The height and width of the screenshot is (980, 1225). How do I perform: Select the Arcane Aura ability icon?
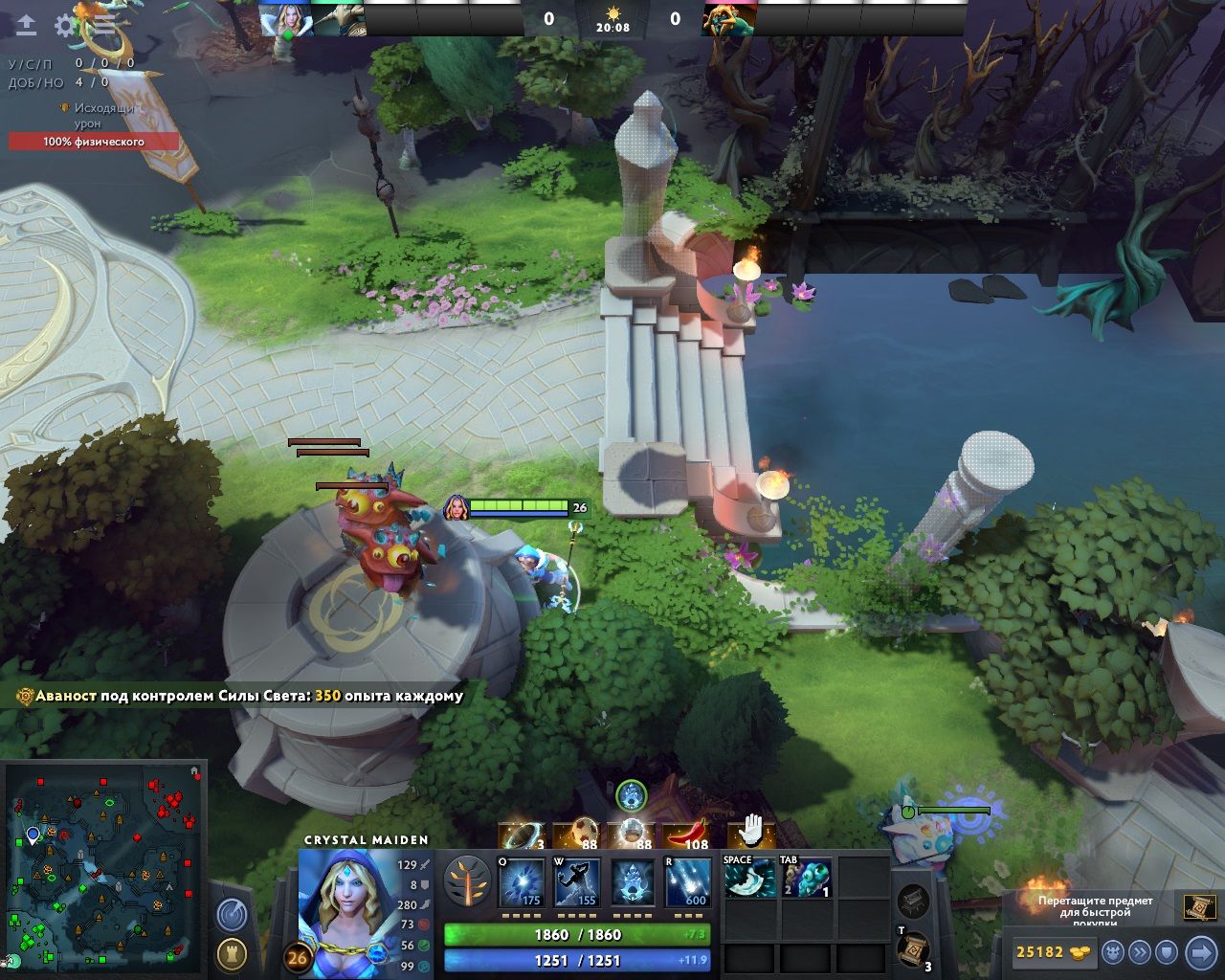[x=634, y=882]
